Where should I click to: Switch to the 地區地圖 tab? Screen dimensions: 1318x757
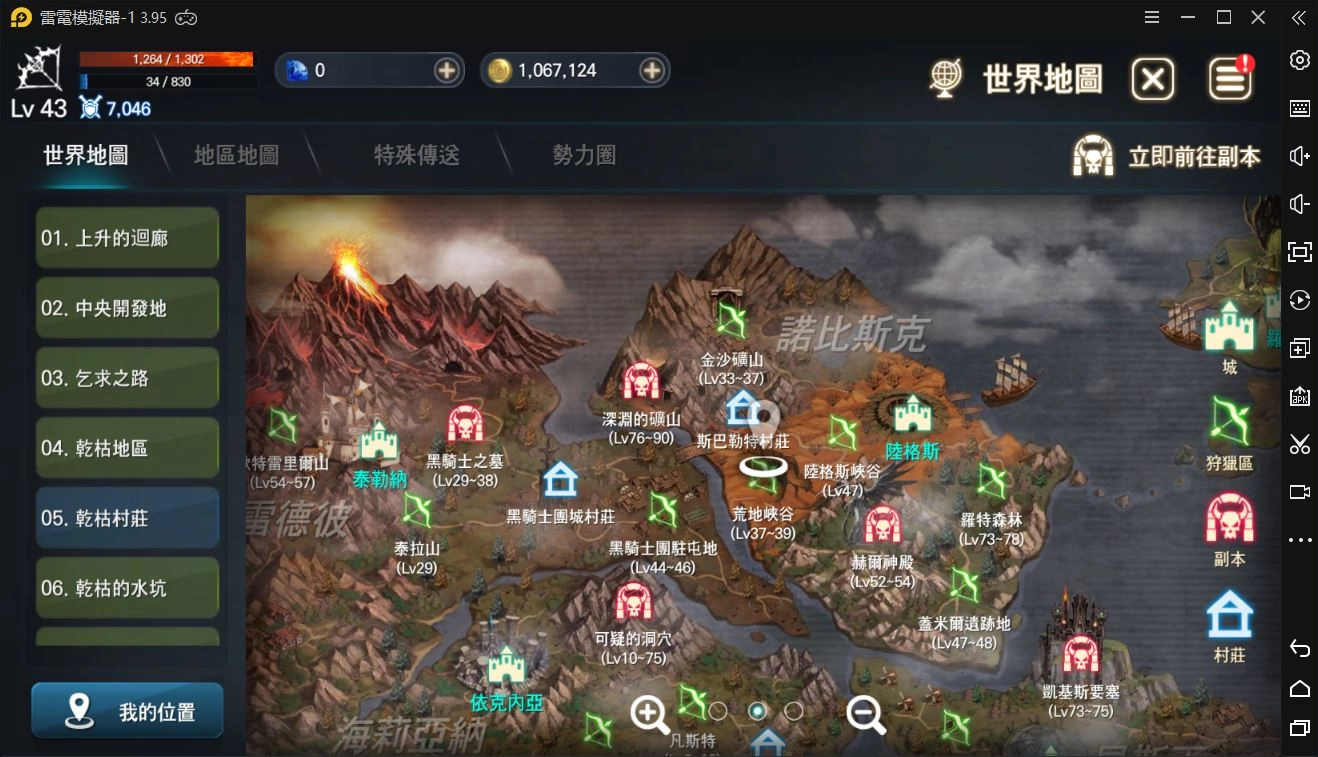[x=235, y=156]
